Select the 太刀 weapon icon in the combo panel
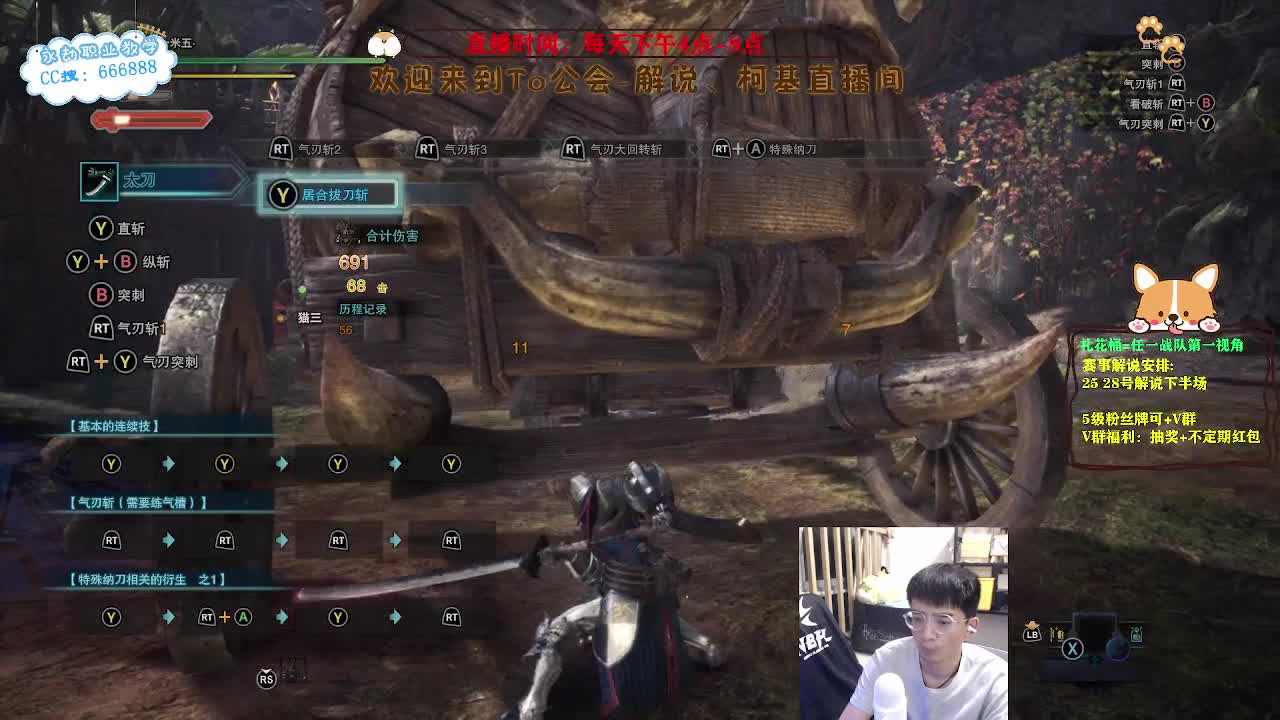 click(99, 181)
